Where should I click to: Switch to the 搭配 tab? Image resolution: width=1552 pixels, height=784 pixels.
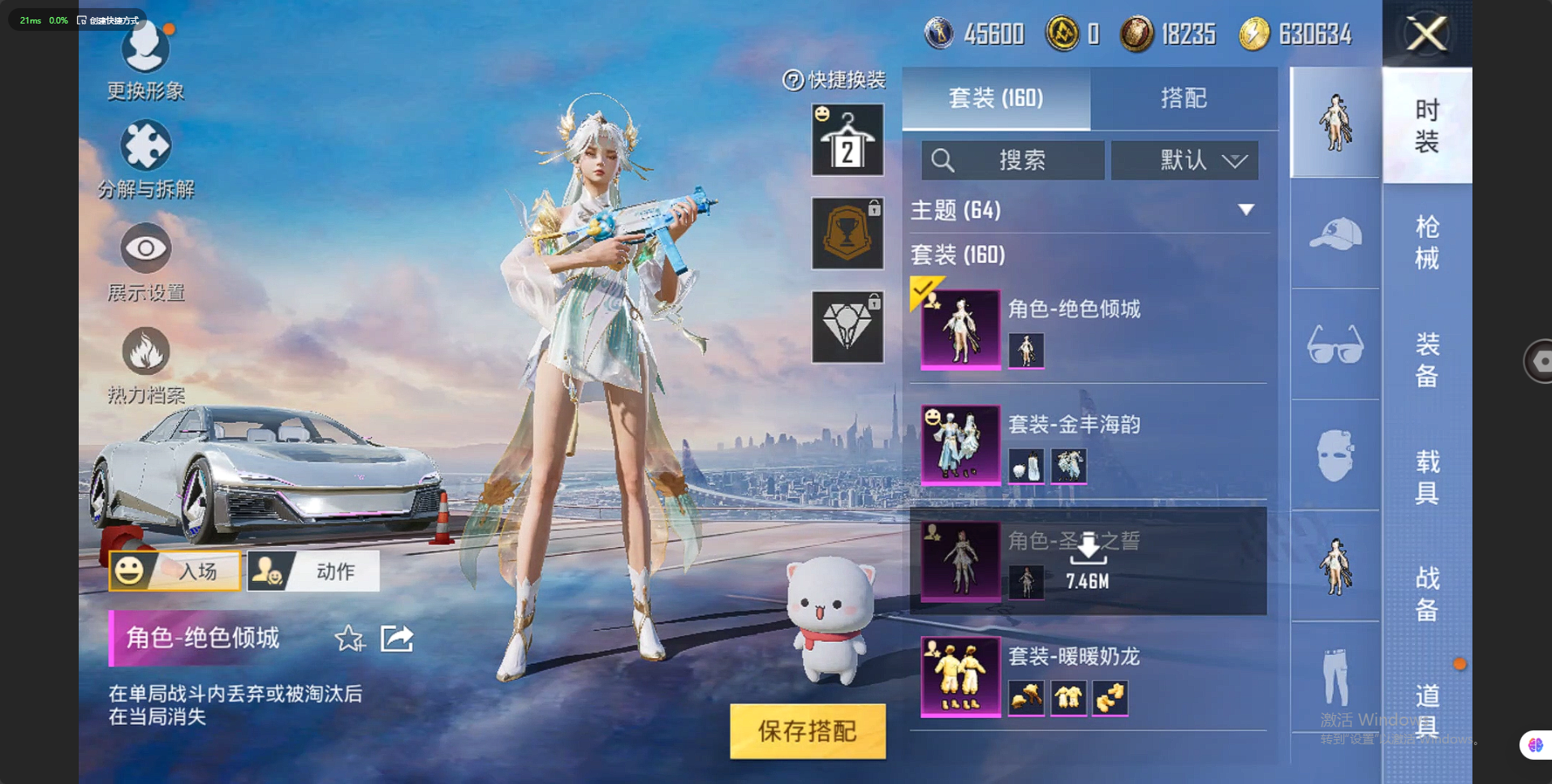tap(1183, 98)
